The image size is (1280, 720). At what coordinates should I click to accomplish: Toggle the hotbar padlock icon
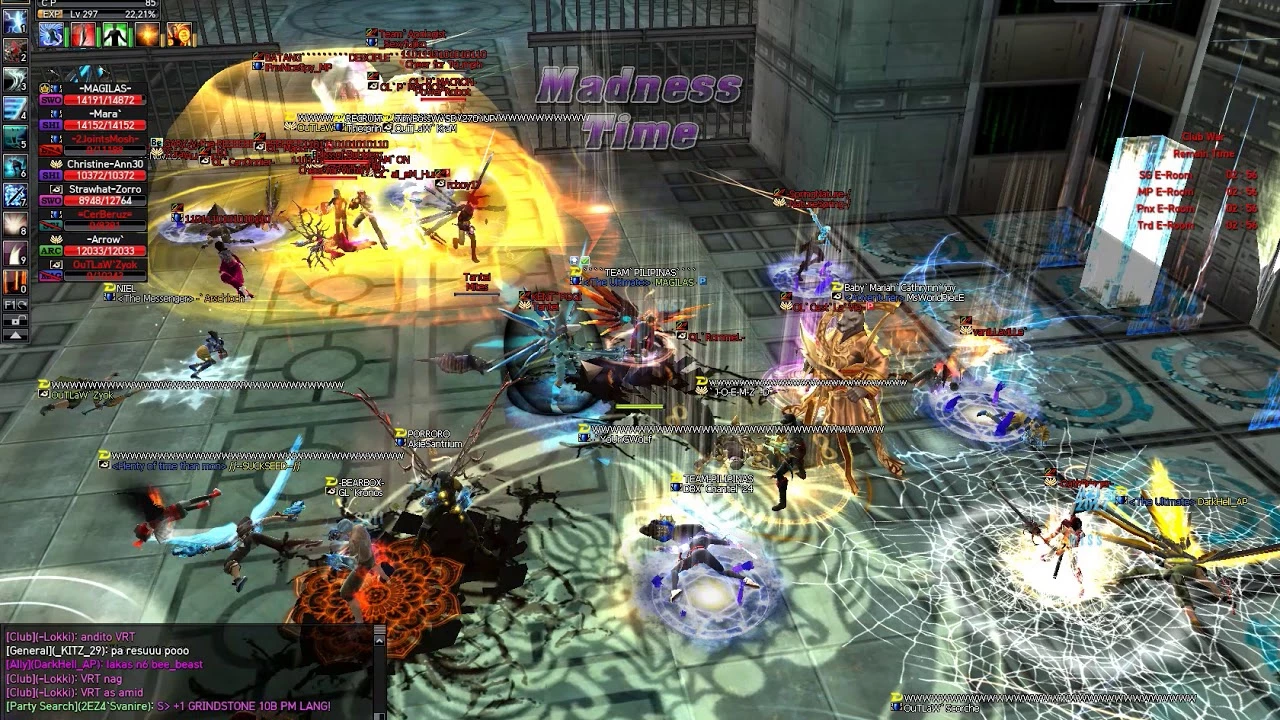[15, 320]
